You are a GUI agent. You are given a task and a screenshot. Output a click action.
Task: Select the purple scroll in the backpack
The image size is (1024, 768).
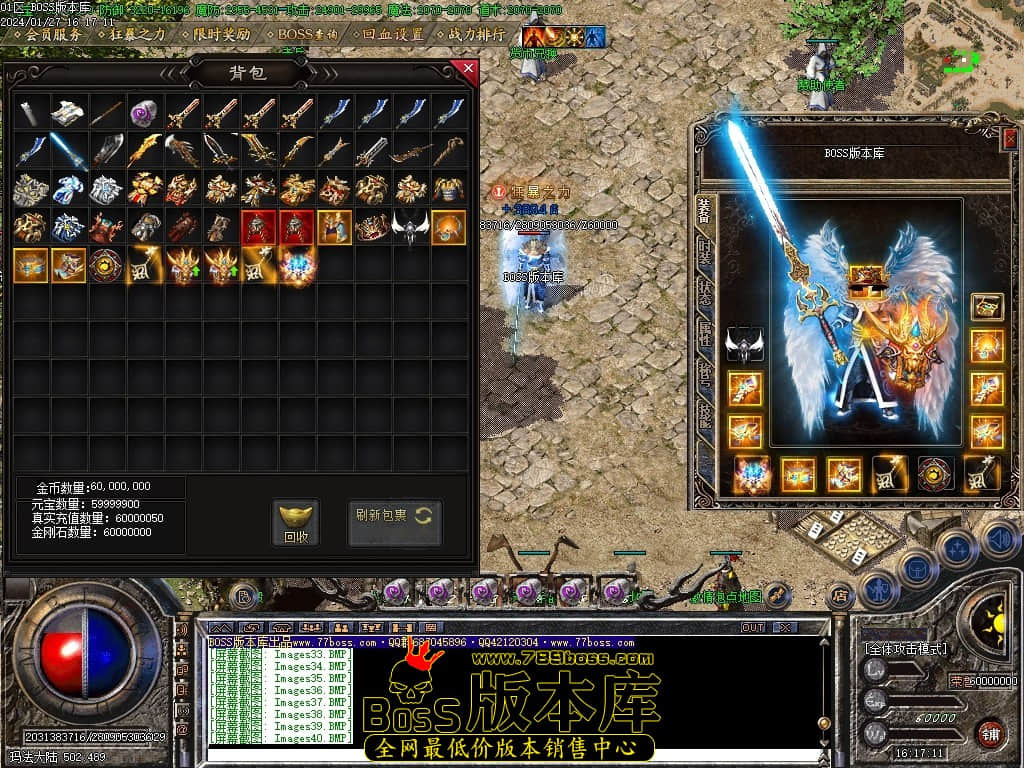click(x=144, y=113)
